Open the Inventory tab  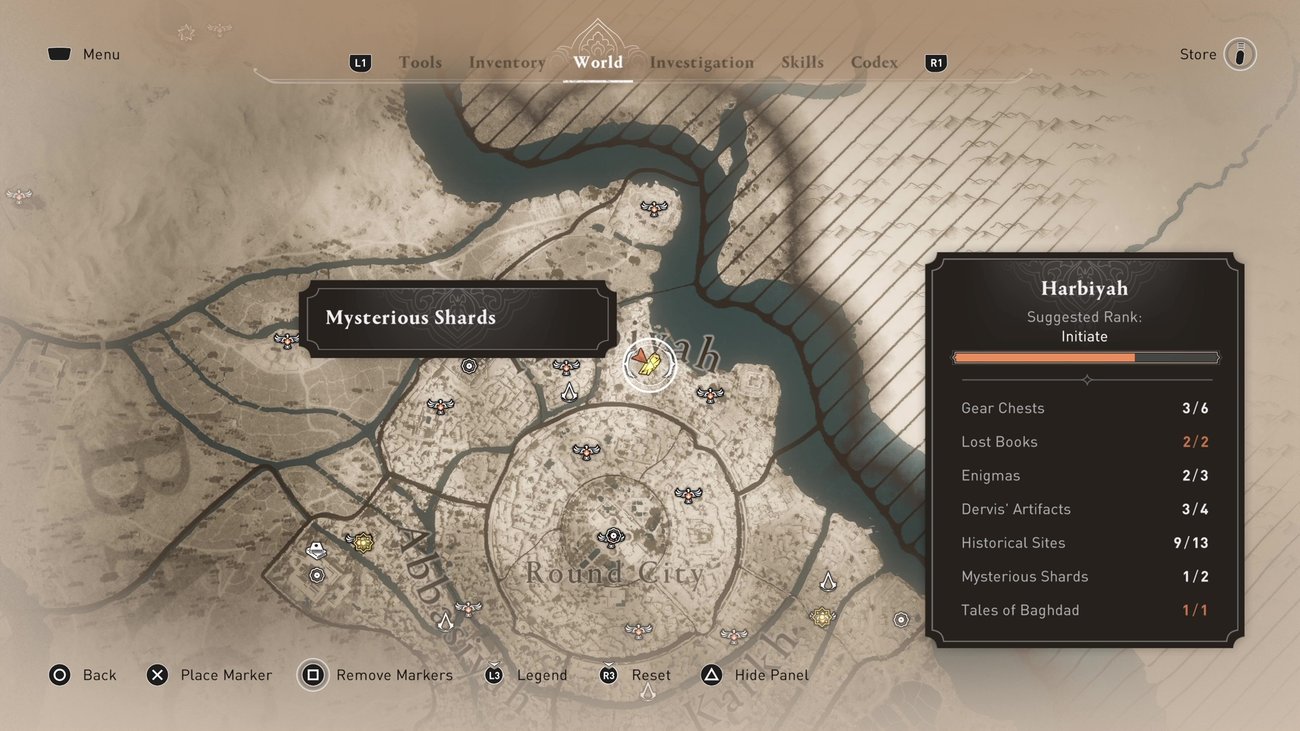point(507,62)
